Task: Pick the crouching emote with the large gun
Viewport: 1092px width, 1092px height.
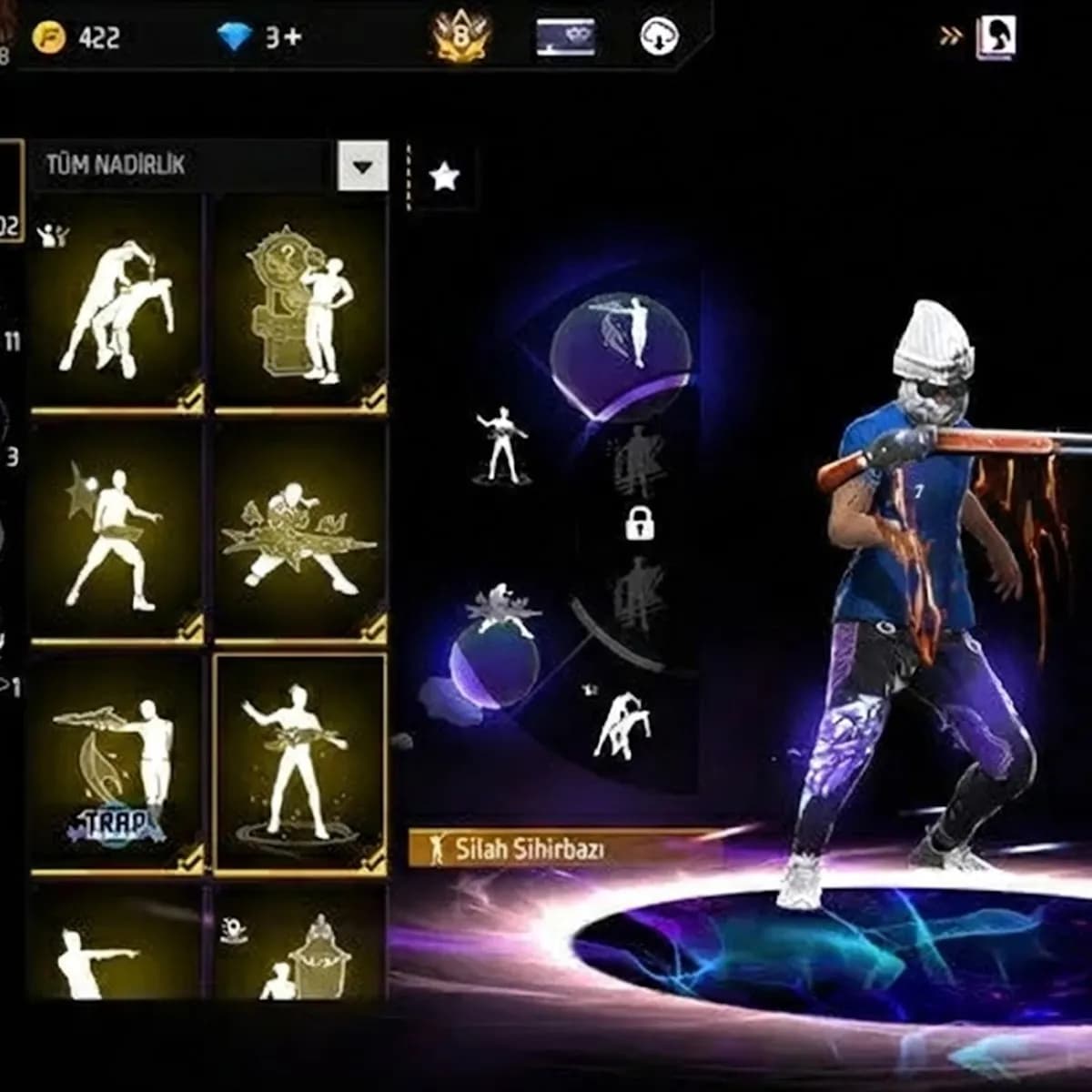Action: point(300,533)
